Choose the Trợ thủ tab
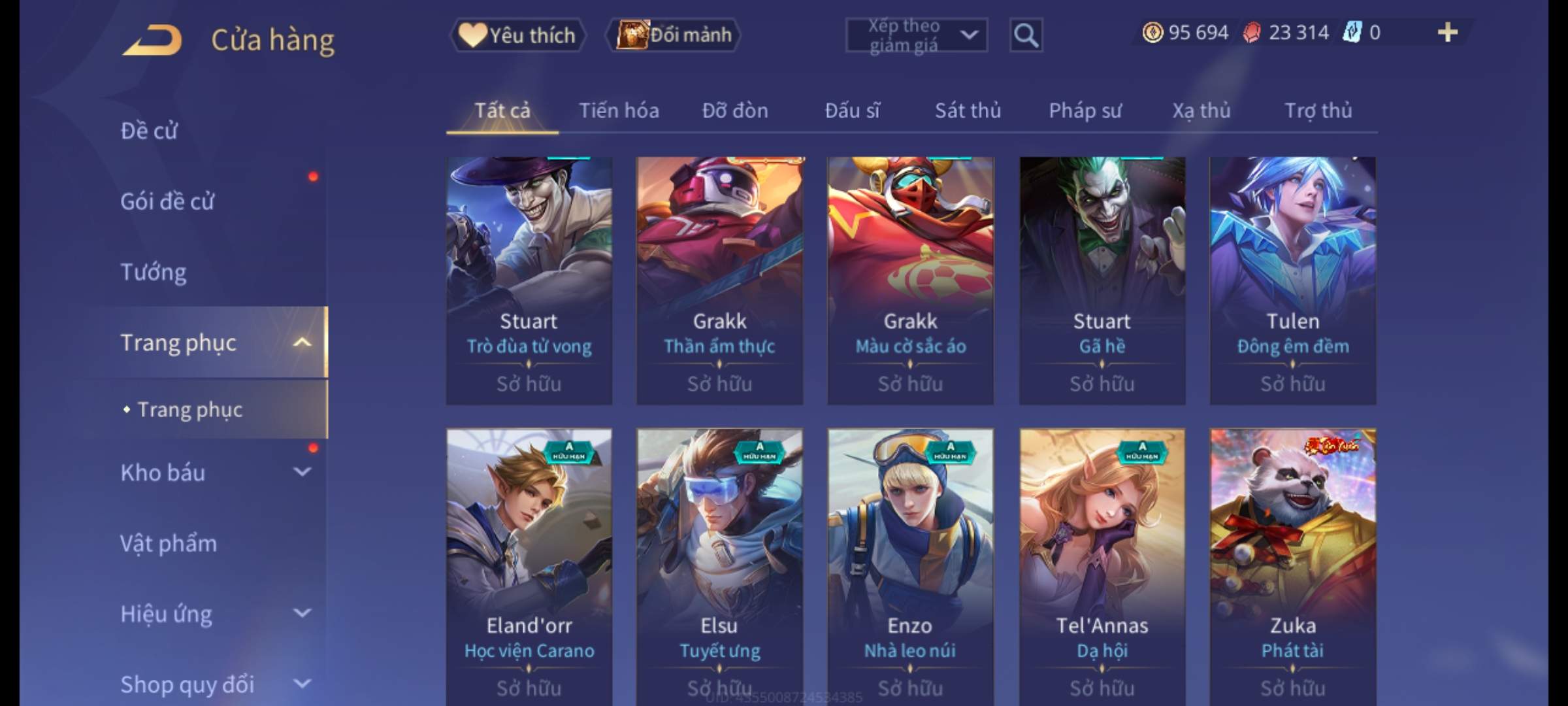Image resolution: width=1568 pixels, height=706 pixels. [1318, 110]
